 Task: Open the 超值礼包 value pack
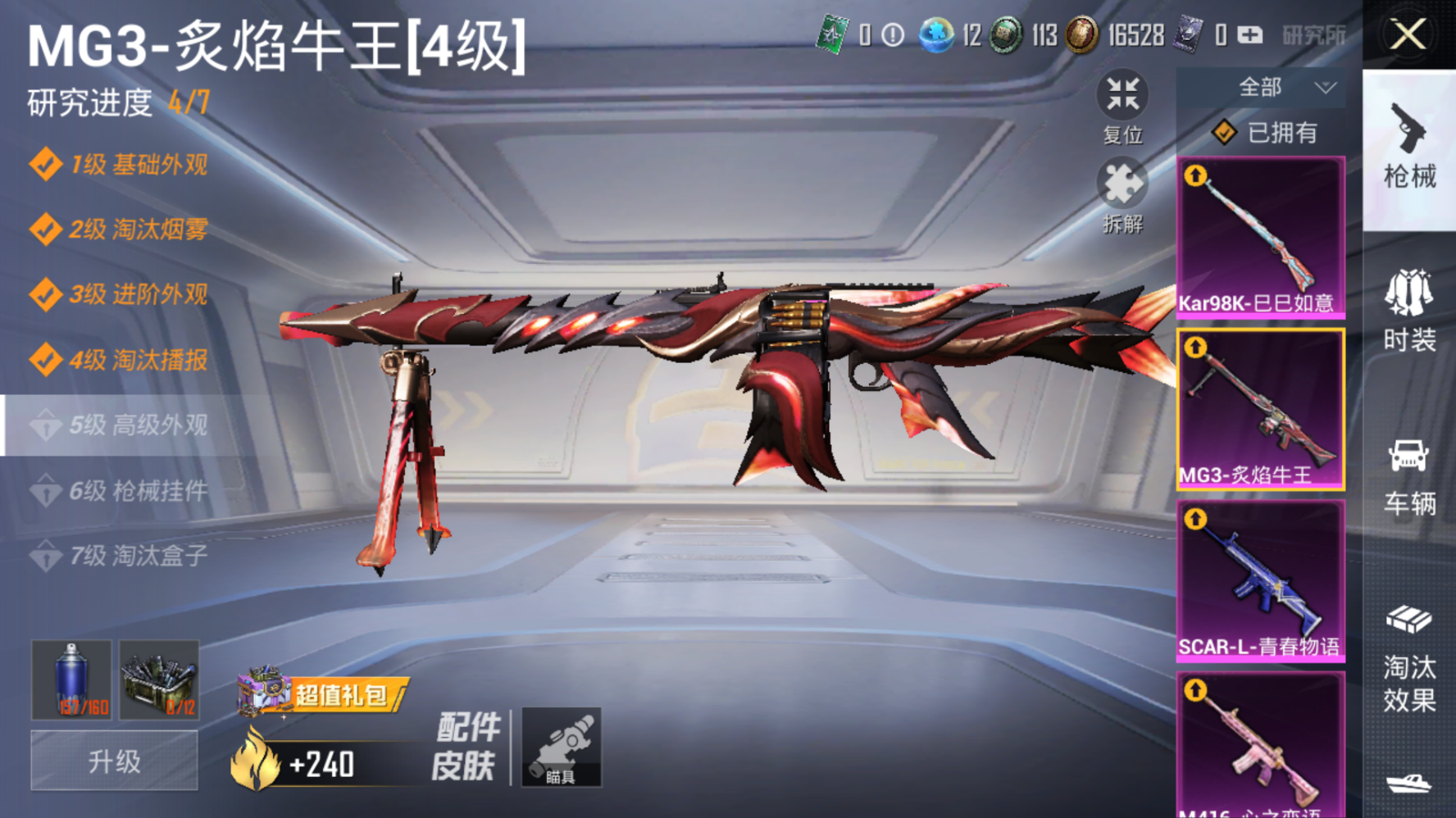[x=322, y=695]
